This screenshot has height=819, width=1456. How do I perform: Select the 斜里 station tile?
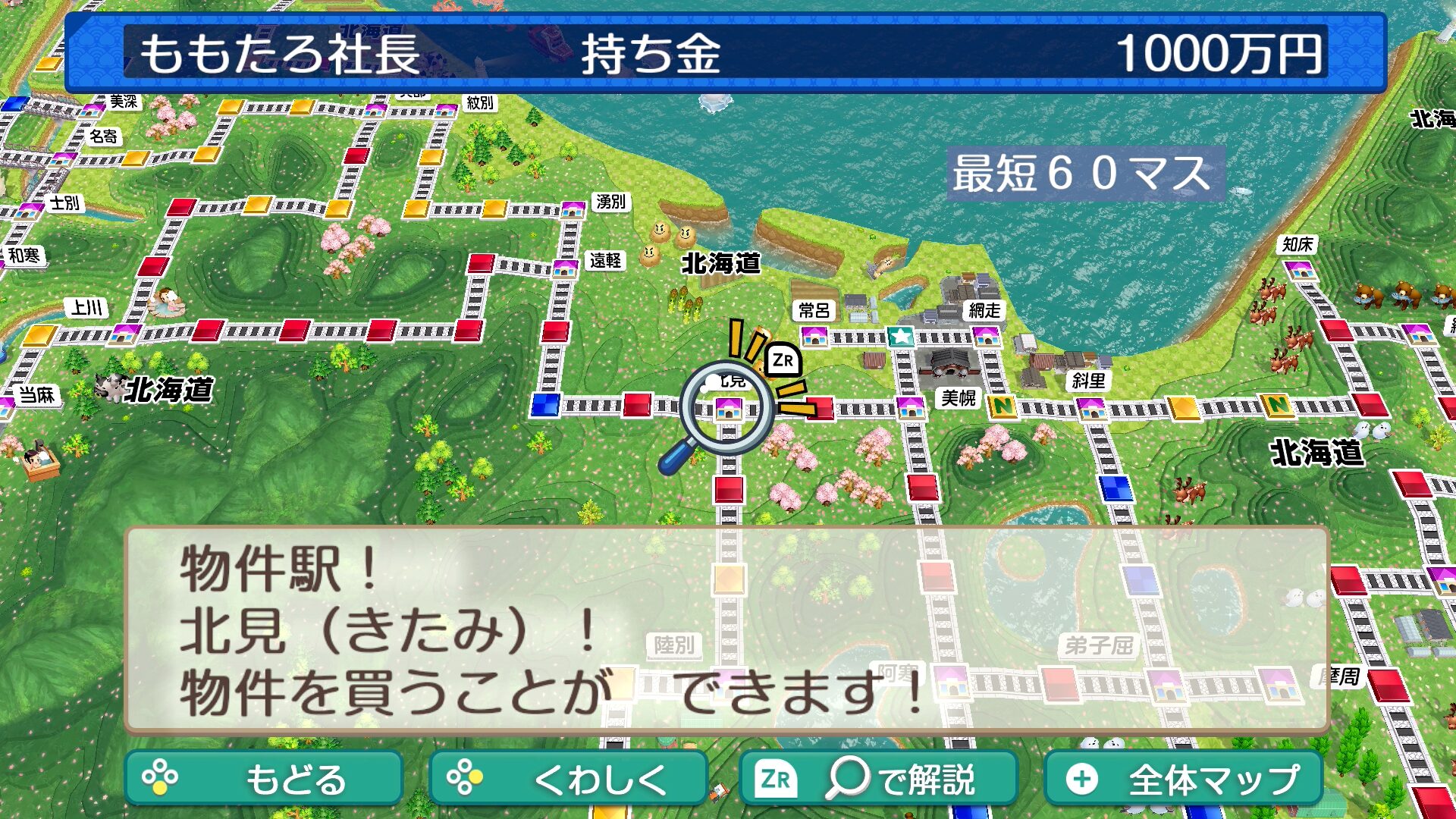[x=1091, y=408]
